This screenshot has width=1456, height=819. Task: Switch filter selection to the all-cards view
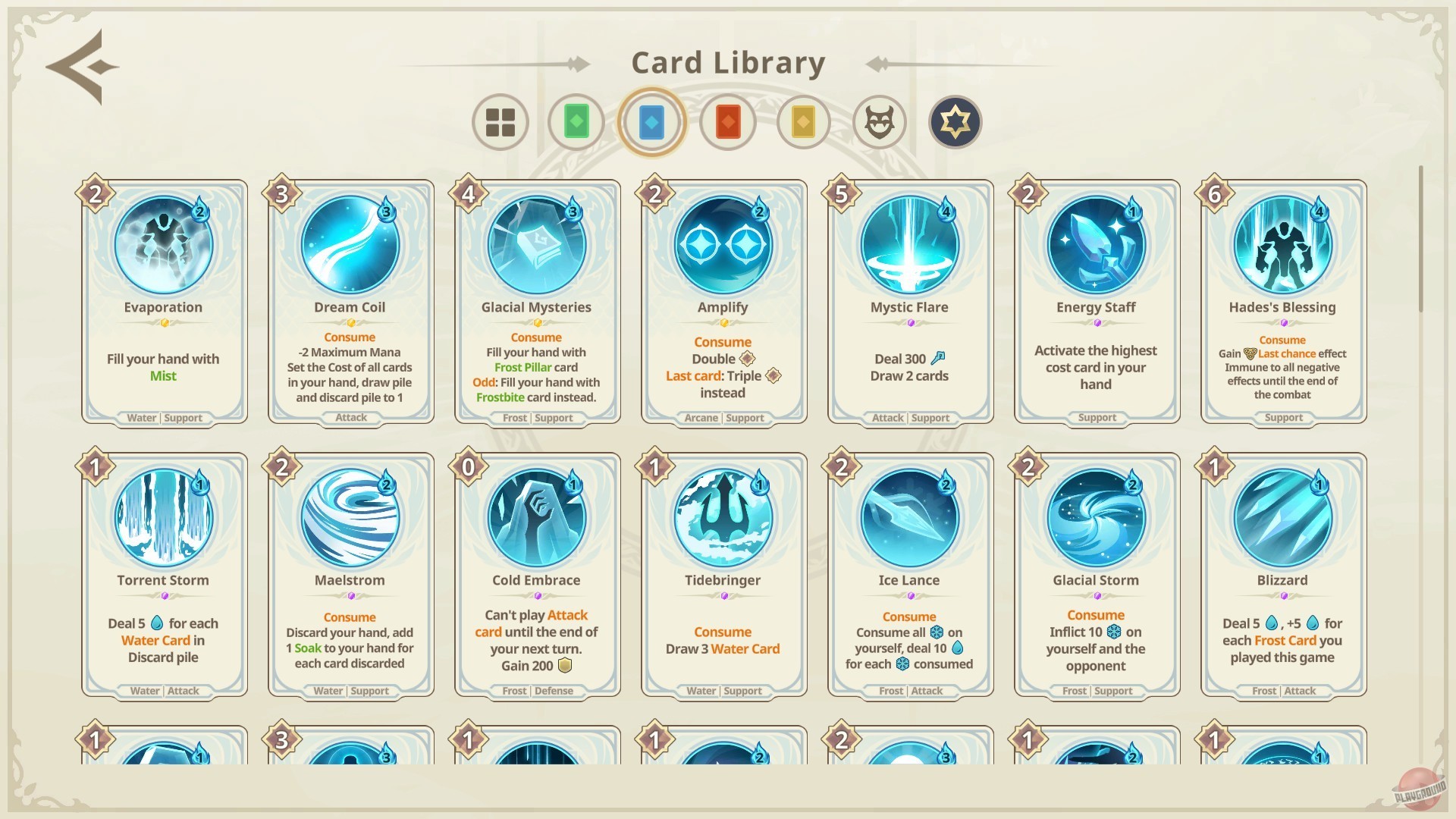[x=500, y=122]
